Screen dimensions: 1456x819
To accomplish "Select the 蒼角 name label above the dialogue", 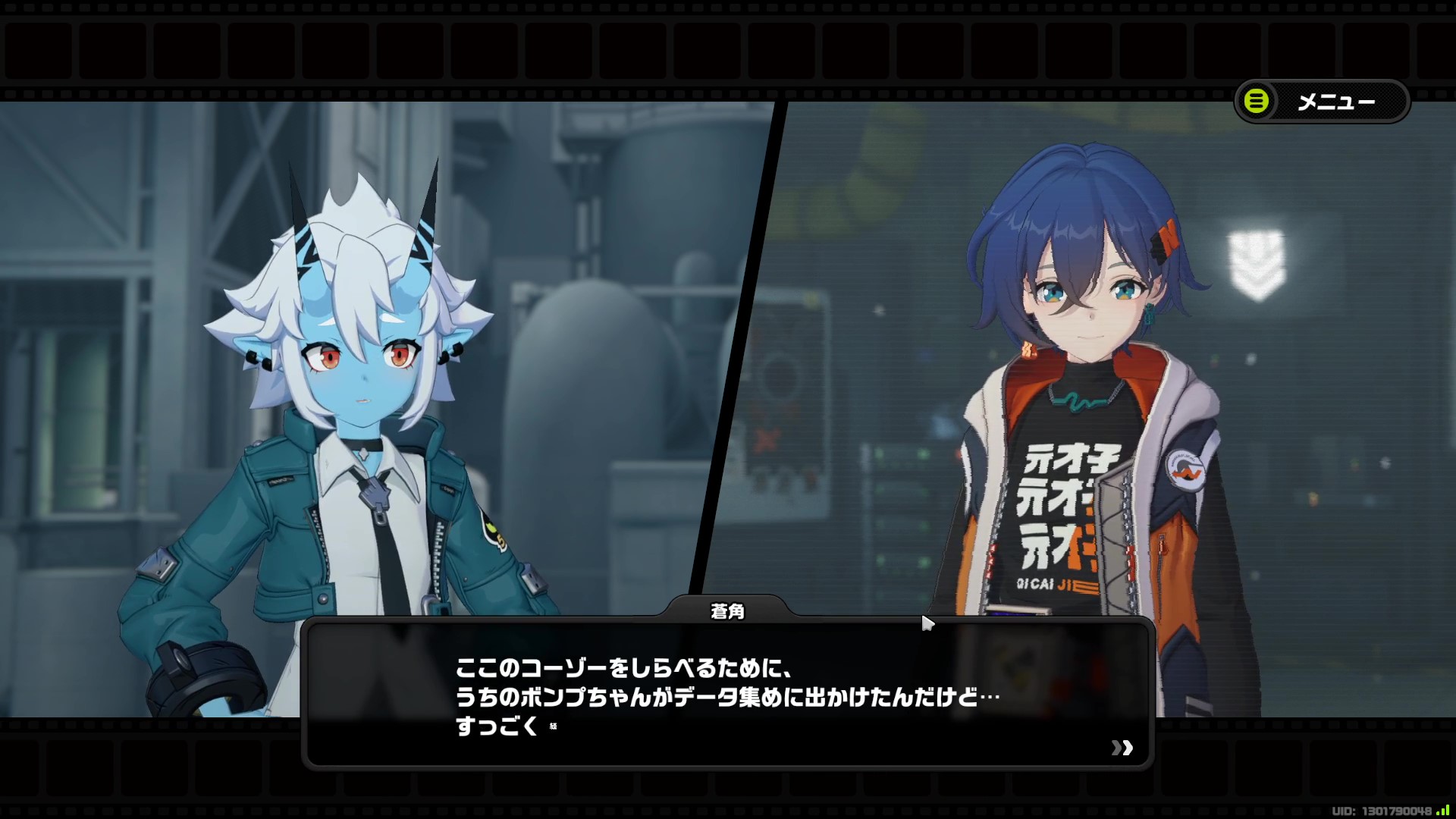I will pos(729,610).
